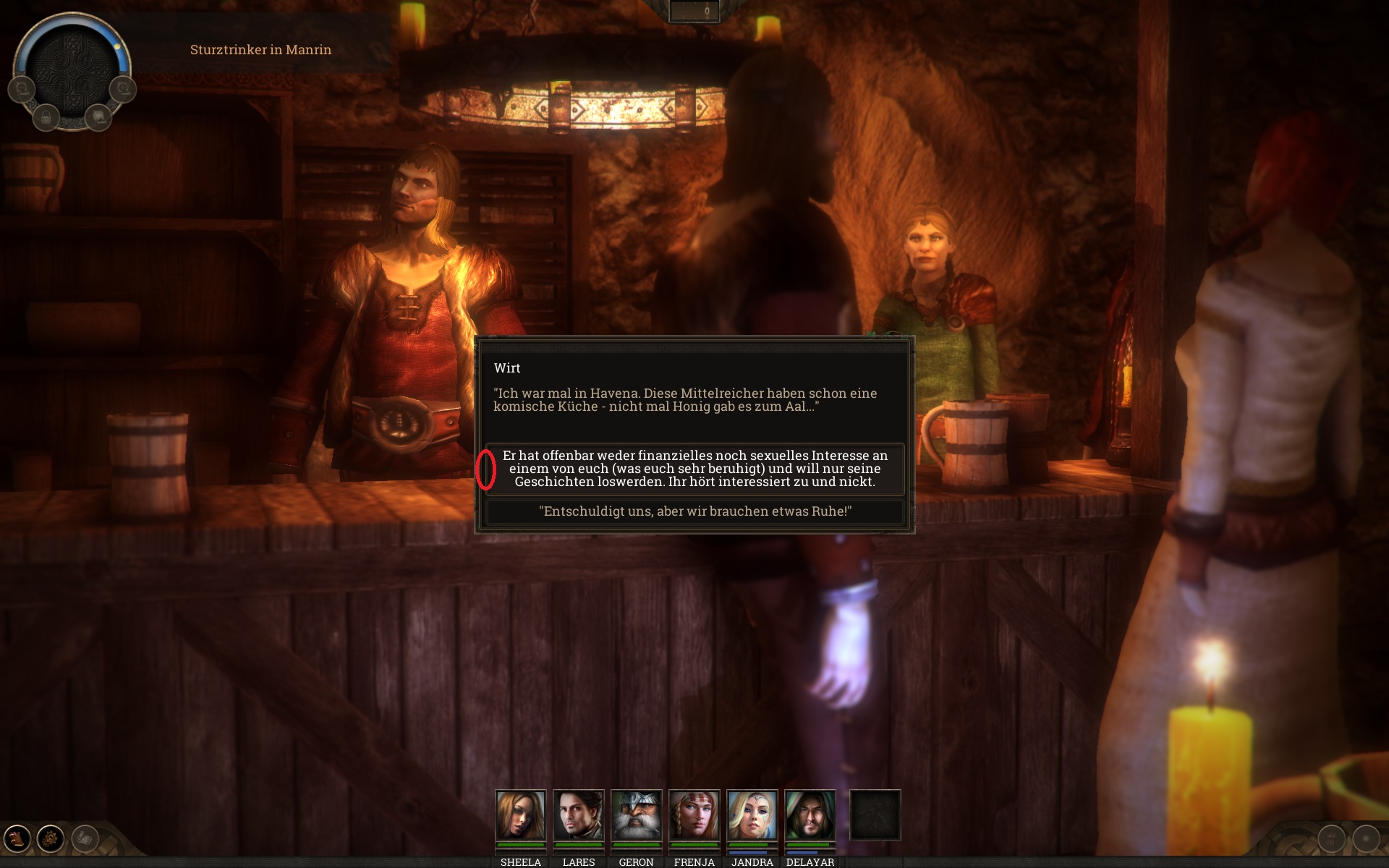Open the greyed map scroll icon
Image resolution: width=1389 pixels, height=868 pixels.
[x=85, y=838]
